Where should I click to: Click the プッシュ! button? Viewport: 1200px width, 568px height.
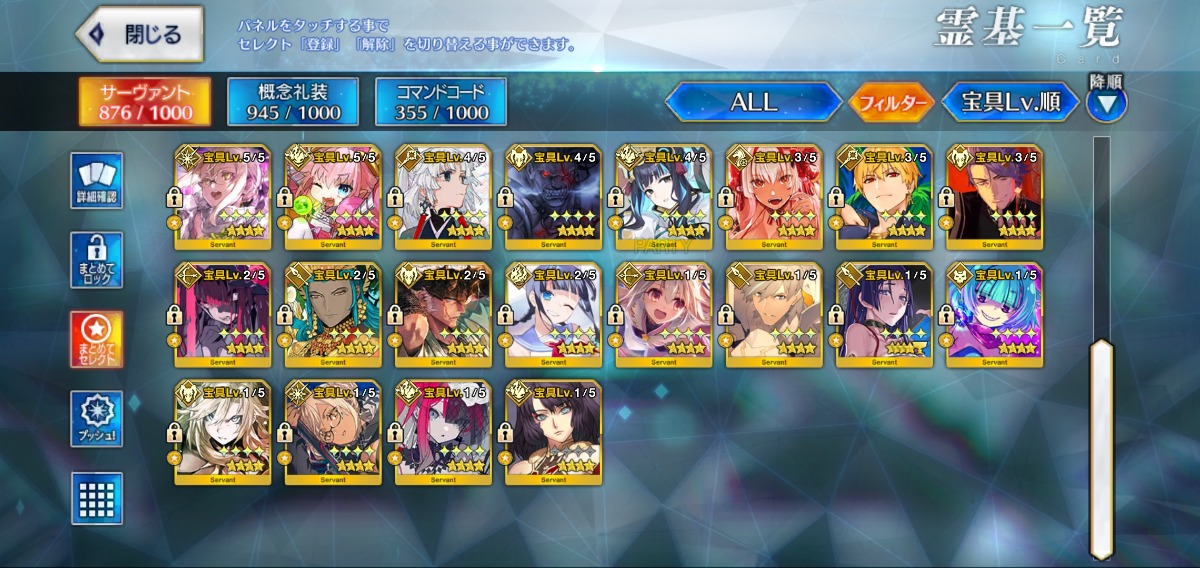coord(97,419)
